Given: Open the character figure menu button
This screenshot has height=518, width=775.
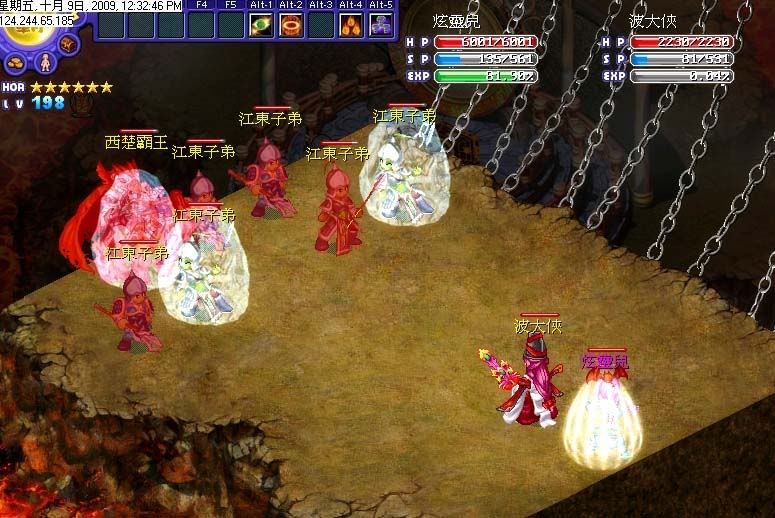Looking at the screenshot, I should (46, 63).
